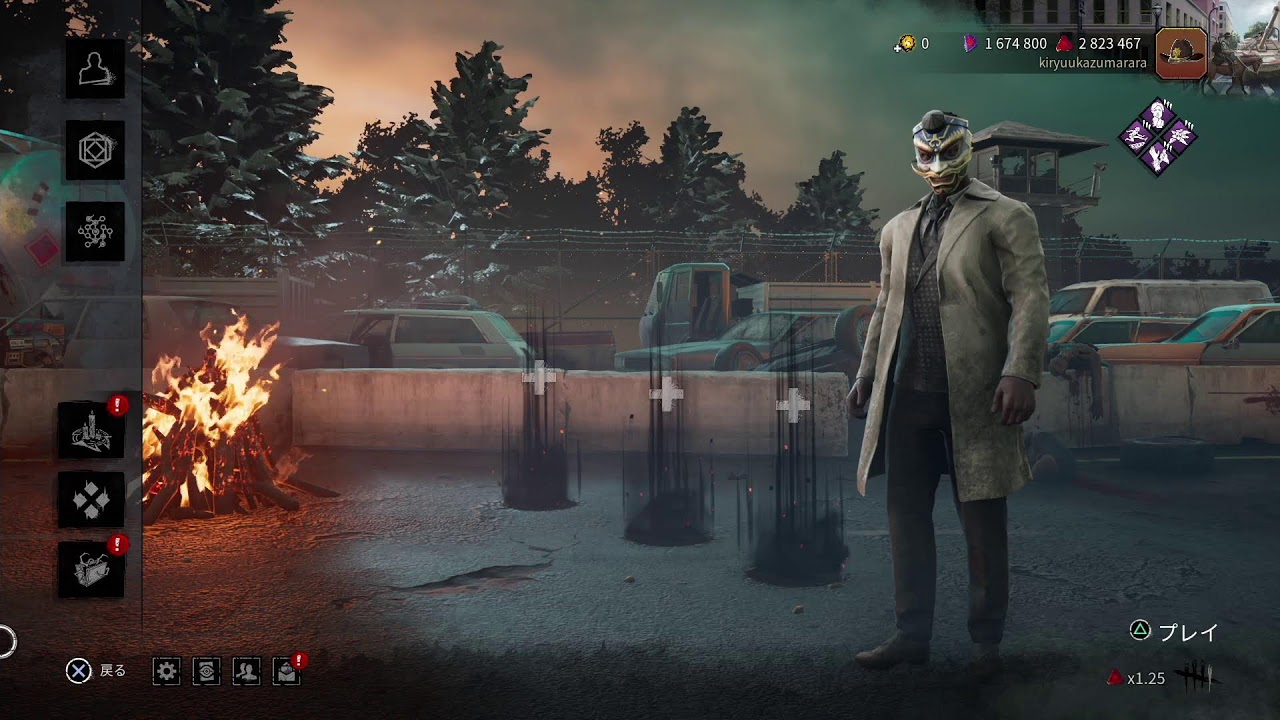This screenshot has height=720, width=1280.
Task: Open the friends list button
Action: pyautogui.click(x=246, y=671)
